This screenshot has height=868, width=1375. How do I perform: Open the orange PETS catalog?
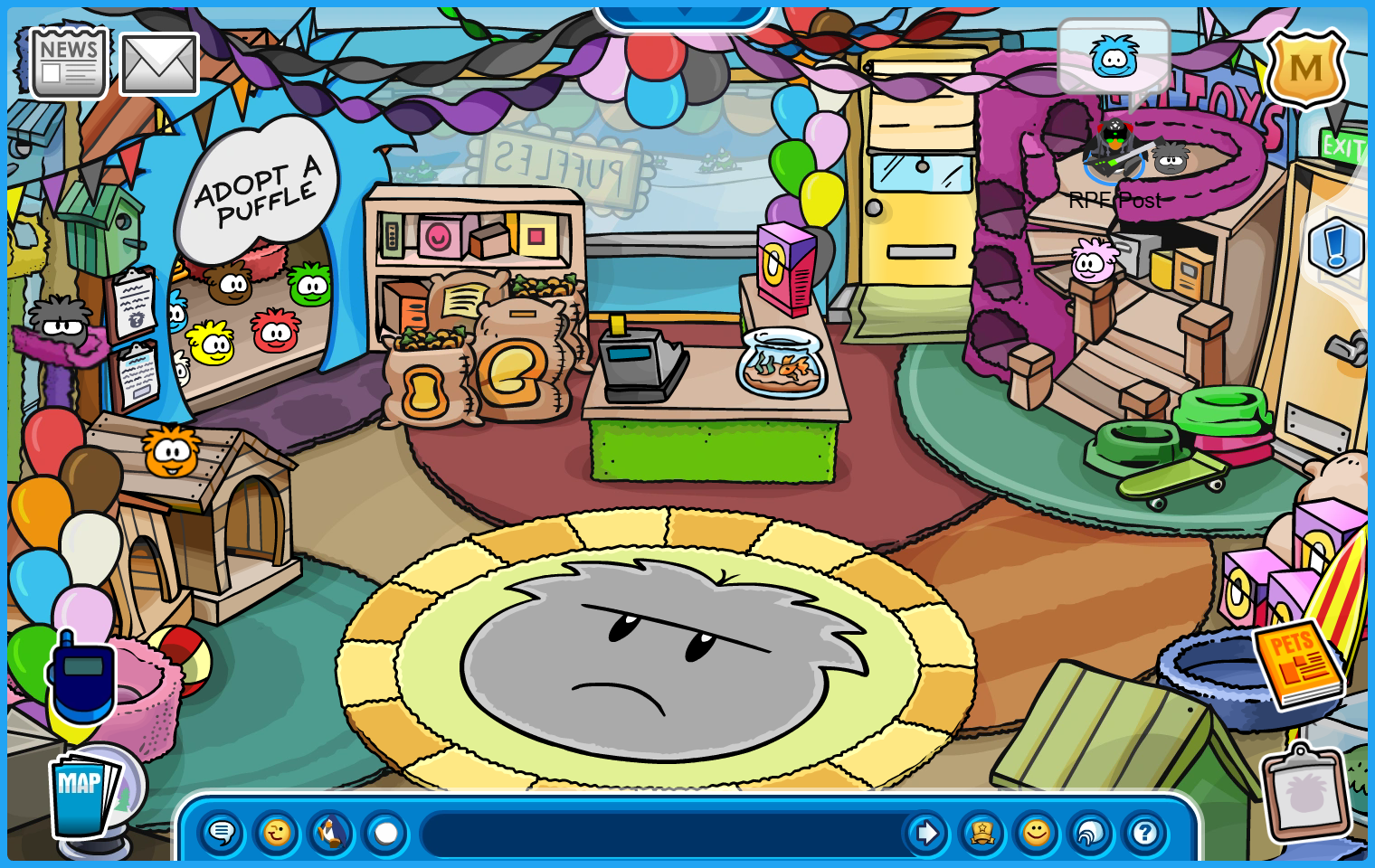coord(1297,663)
